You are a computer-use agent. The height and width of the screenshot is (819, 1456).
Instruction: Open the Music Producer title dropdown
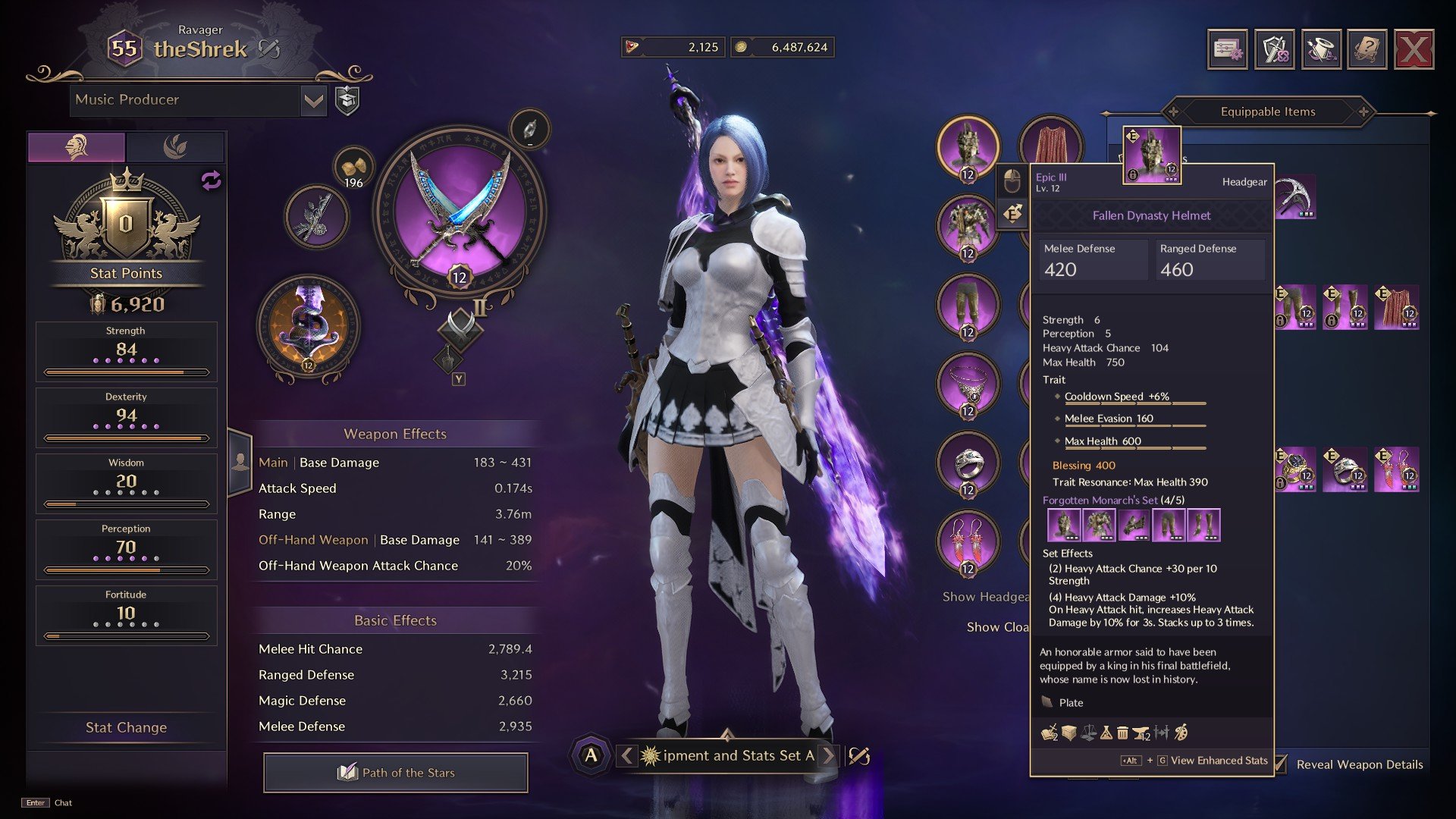(x=313, y=100)
